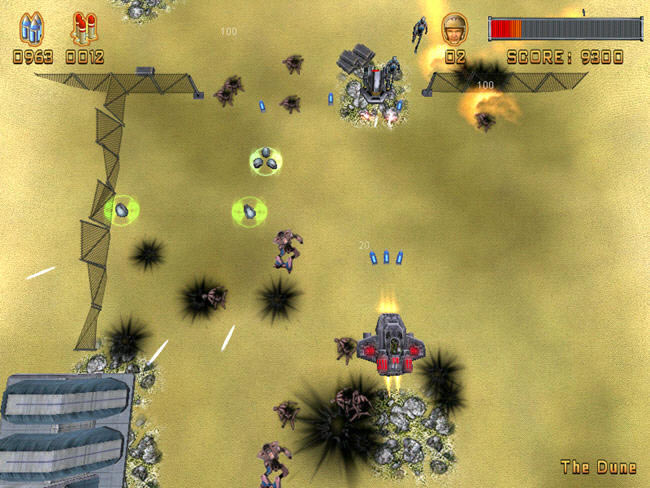Select the blue bullets ammo icon
This screenshot has width=650, height=488.
click(32, 28)
